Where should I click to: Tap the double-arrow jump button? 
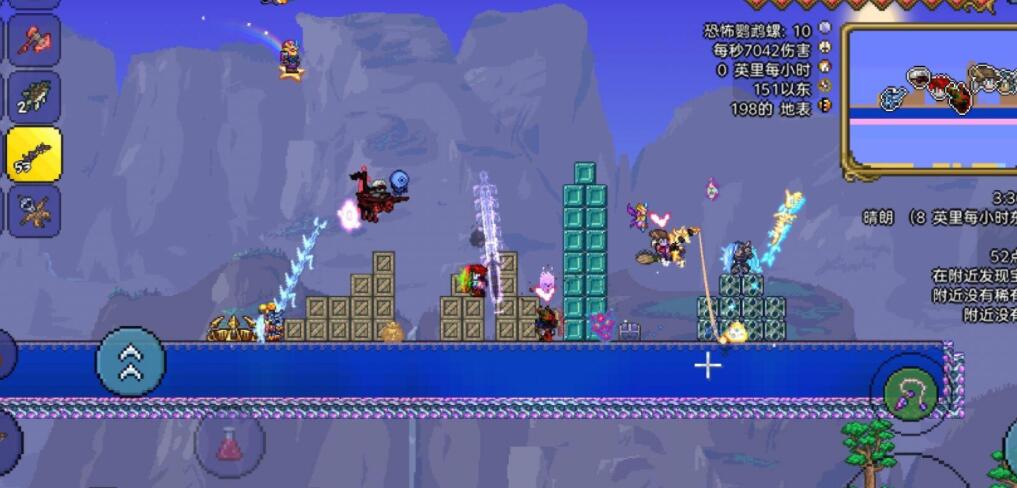pos(130,362)
